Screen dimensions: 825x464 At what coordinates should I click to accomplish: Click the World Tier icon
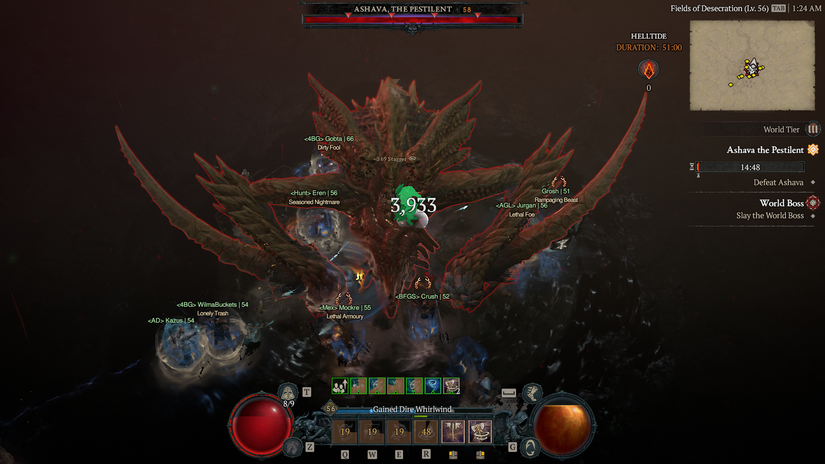[x=813, y=129]
